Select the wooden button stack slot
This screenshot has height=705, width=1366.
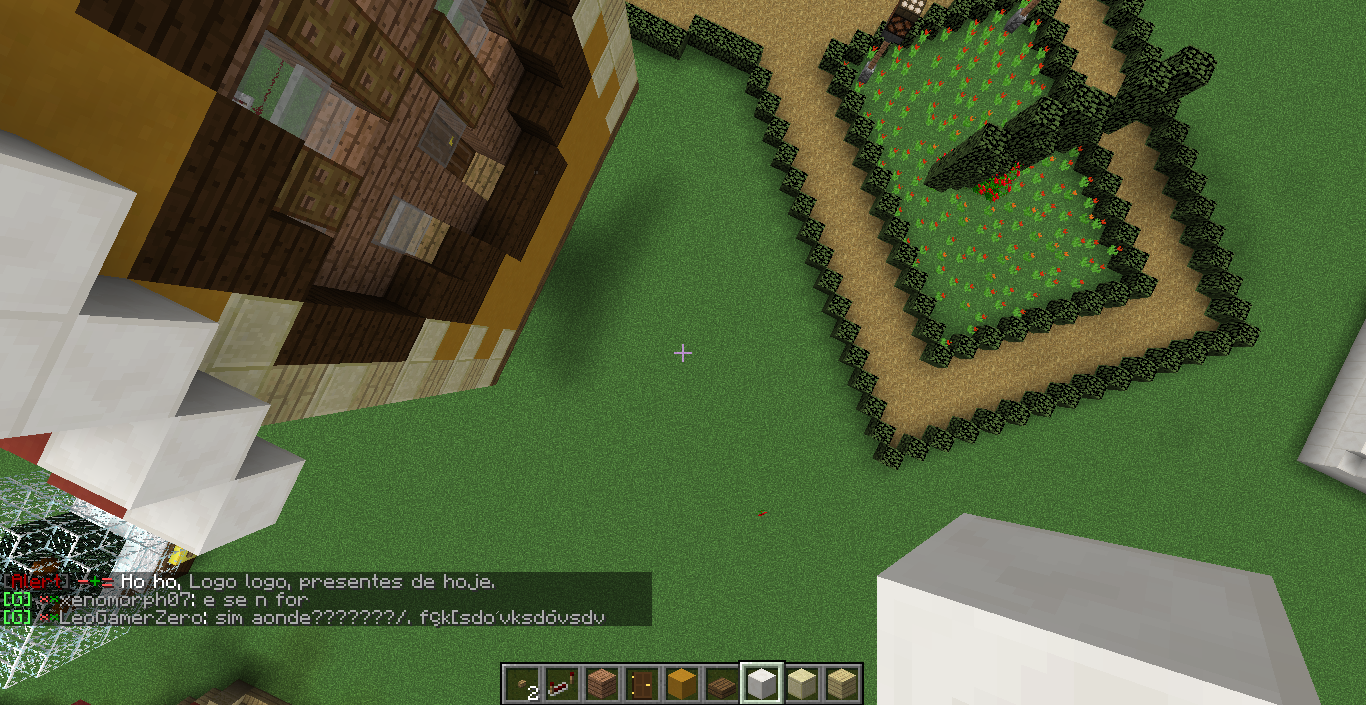pos(522,684)
